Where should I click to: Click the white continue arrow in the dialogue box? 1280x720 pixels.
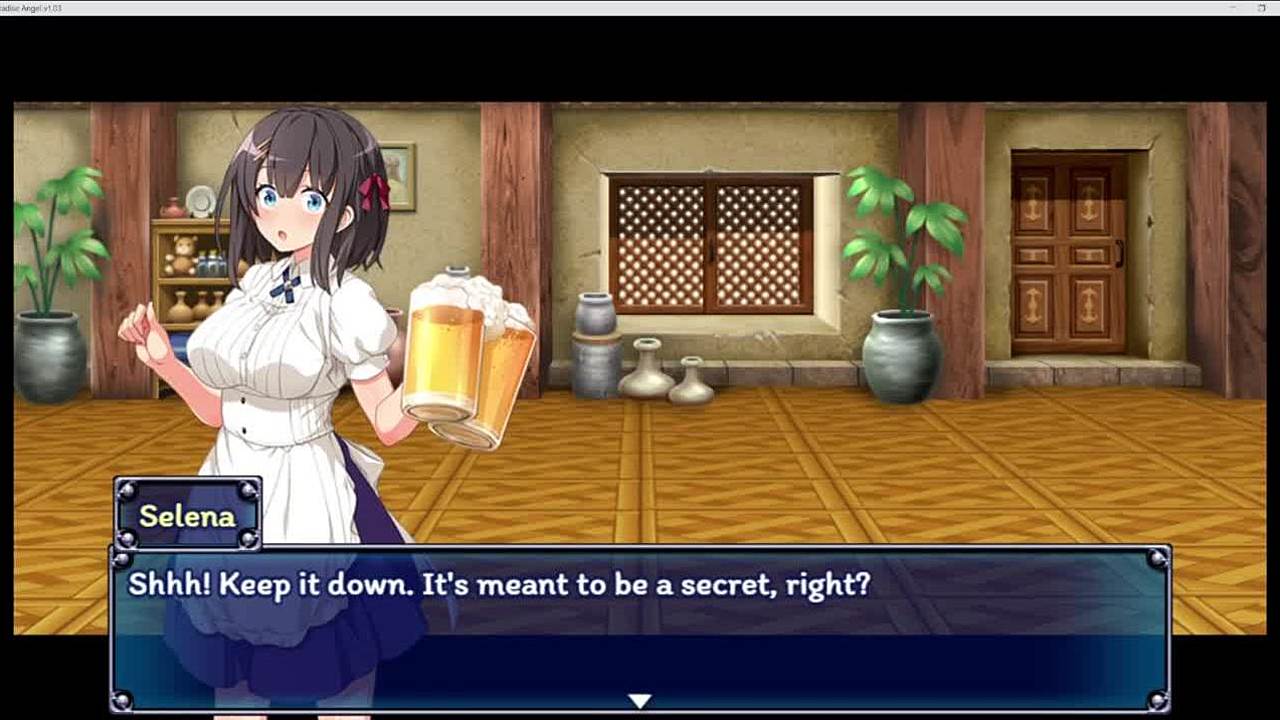[639, 701]
